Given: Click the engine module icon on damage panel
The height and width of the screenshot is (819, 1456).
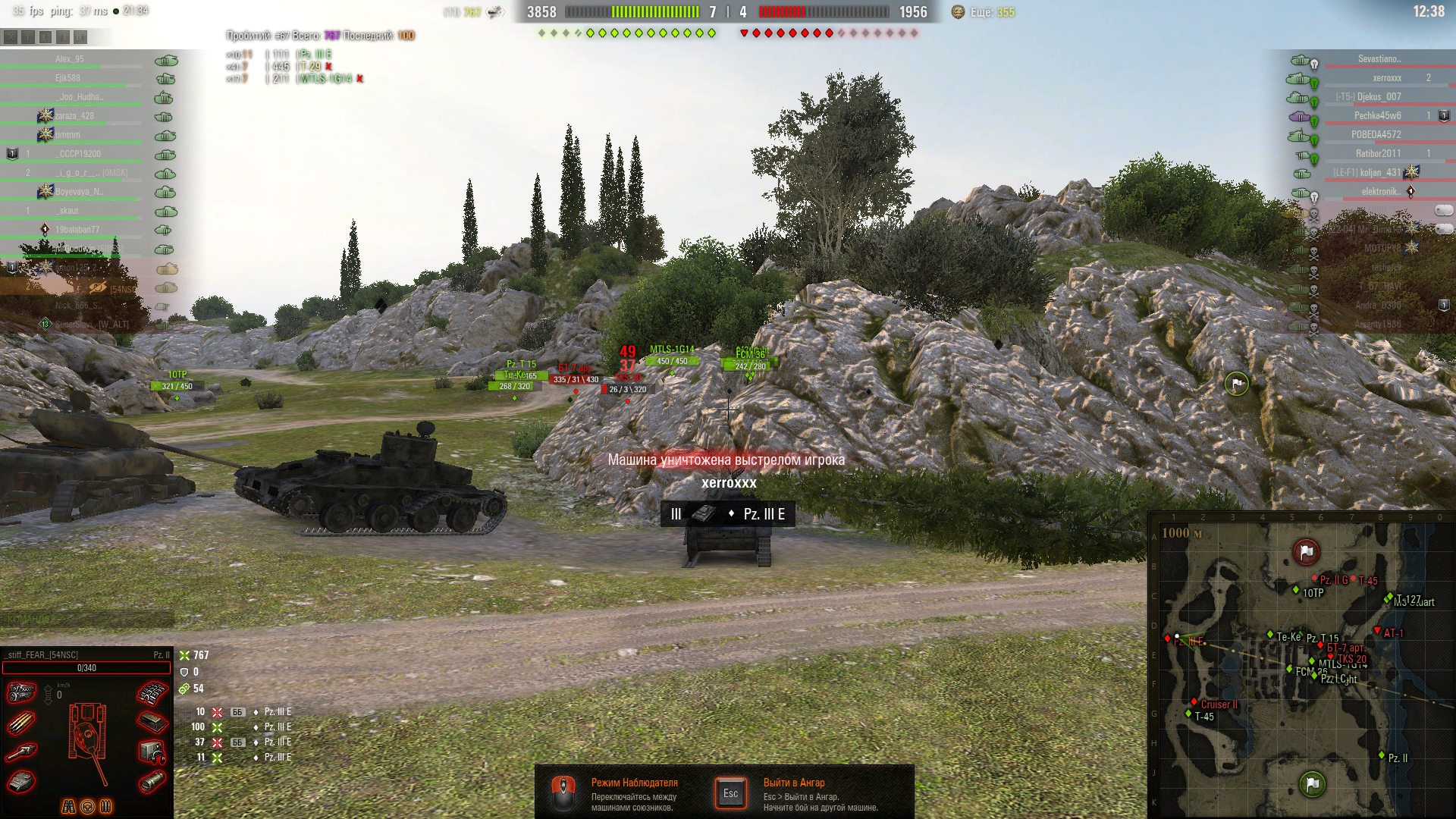Looking at the screenshot, I should point(21,692).
